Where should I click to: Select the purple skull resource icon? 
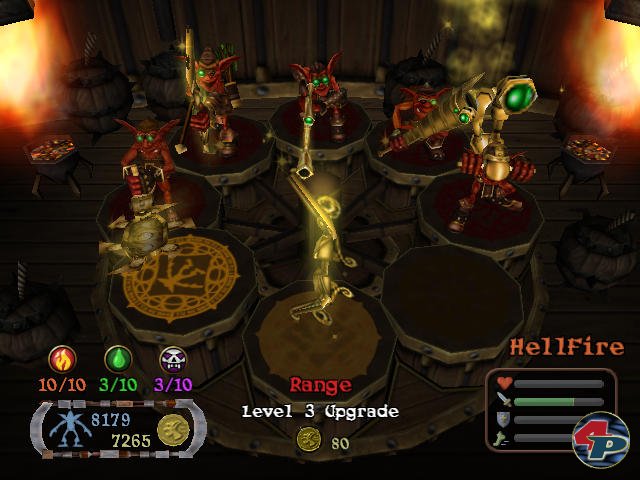pos(173,357)
